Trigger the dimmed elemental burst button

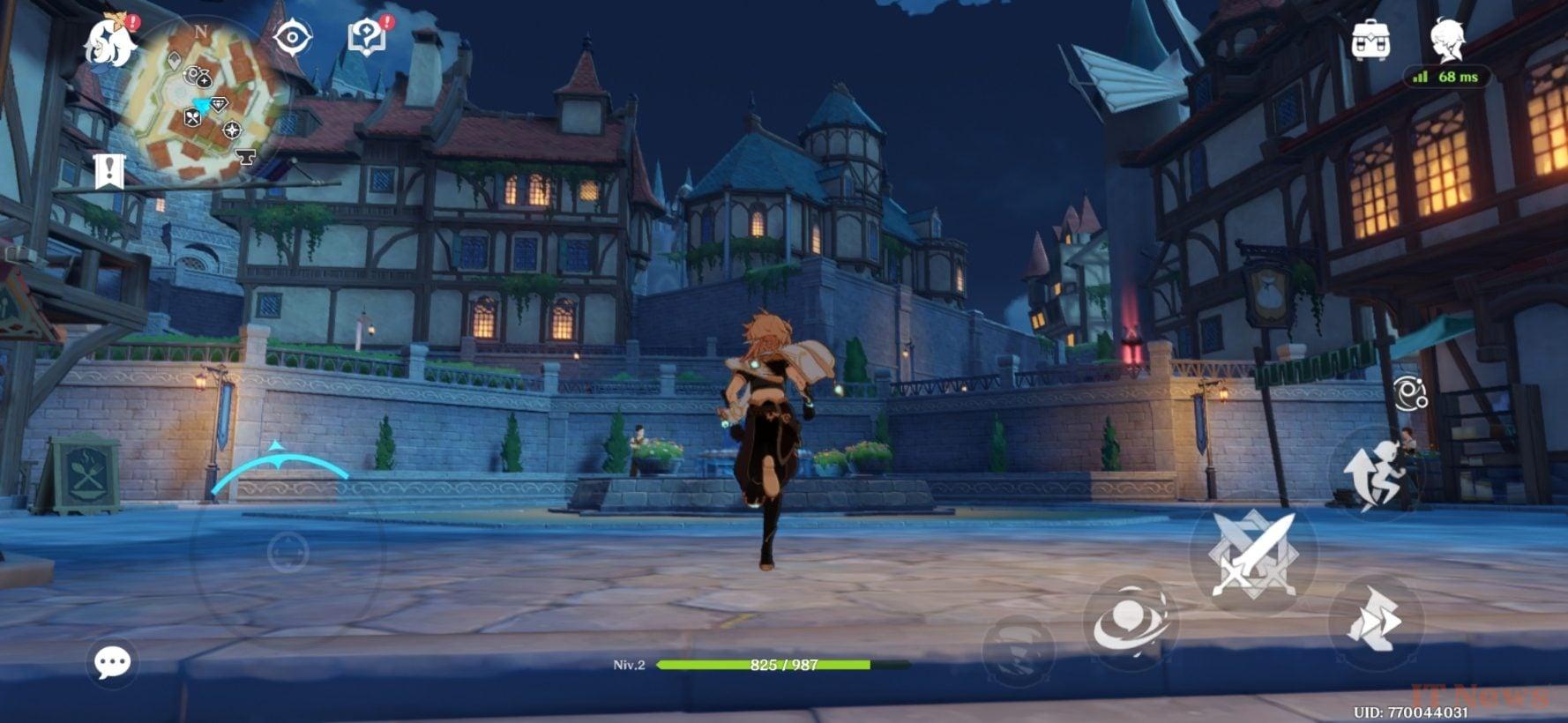tap(1018, 654)
